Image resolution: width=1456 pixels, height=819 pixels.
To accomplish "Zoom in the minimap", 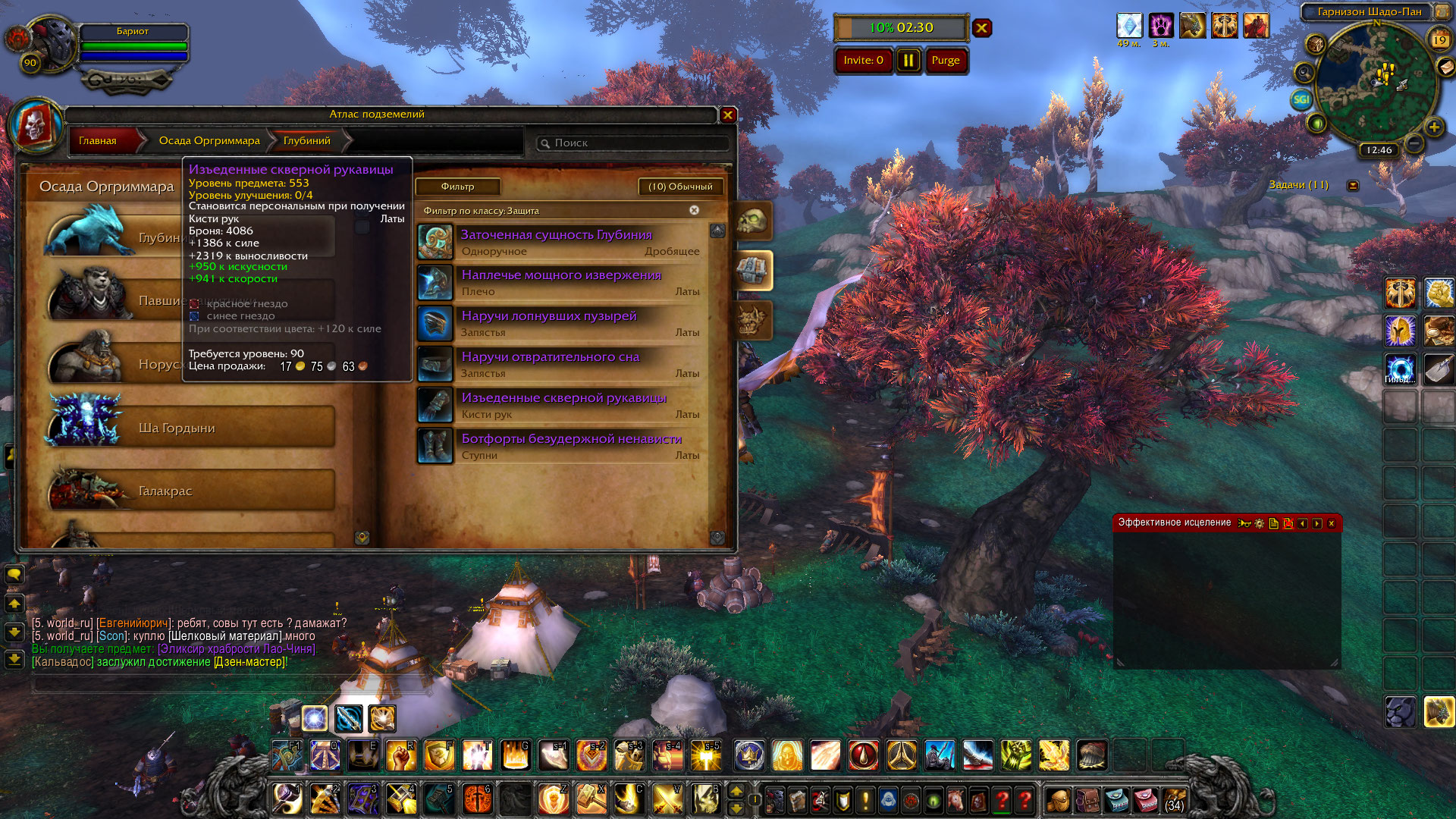I will coord(1433,127).
